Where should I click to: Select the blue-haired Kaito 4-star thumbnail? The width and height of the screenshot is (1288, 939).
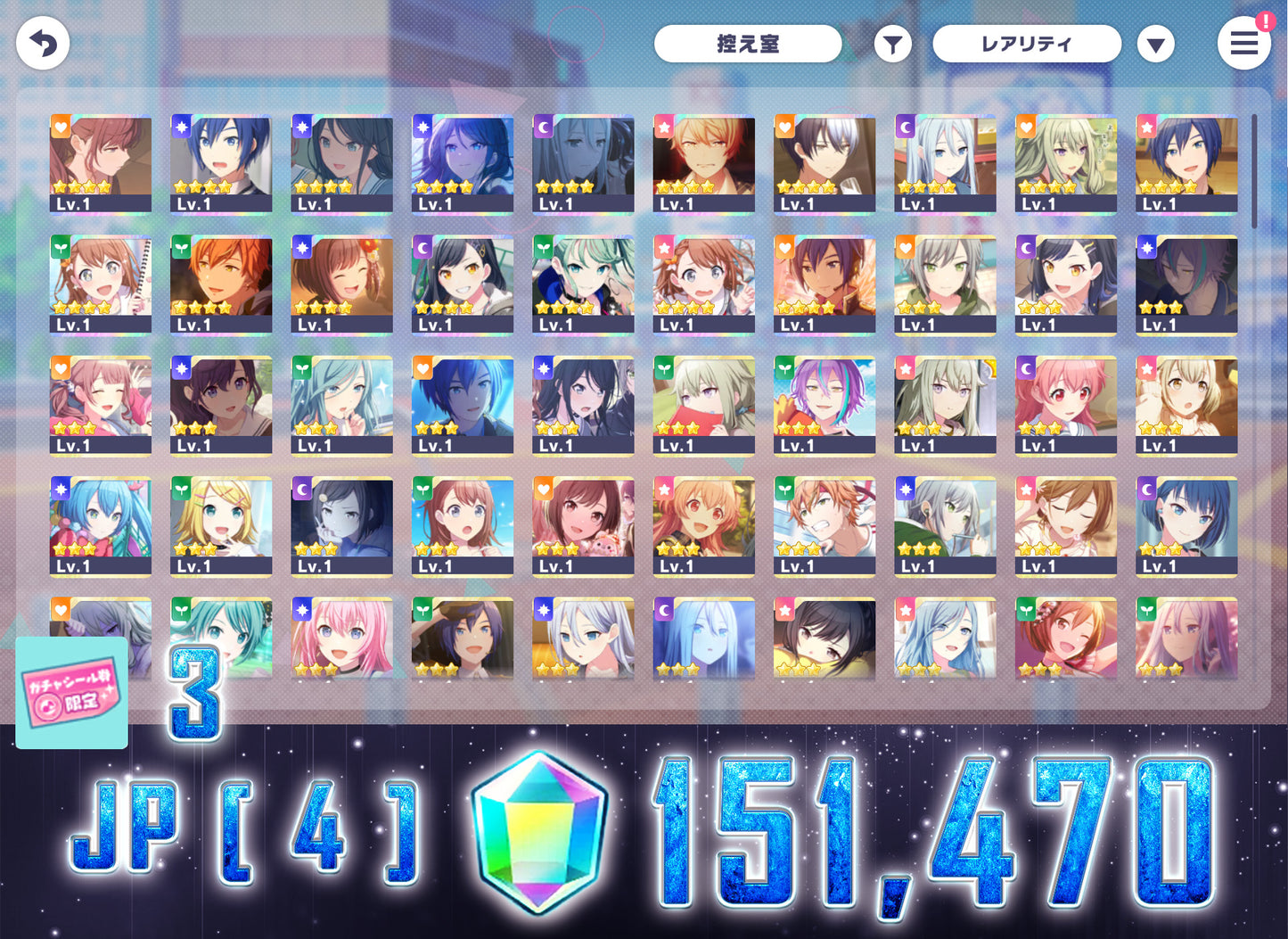point(221,164)
